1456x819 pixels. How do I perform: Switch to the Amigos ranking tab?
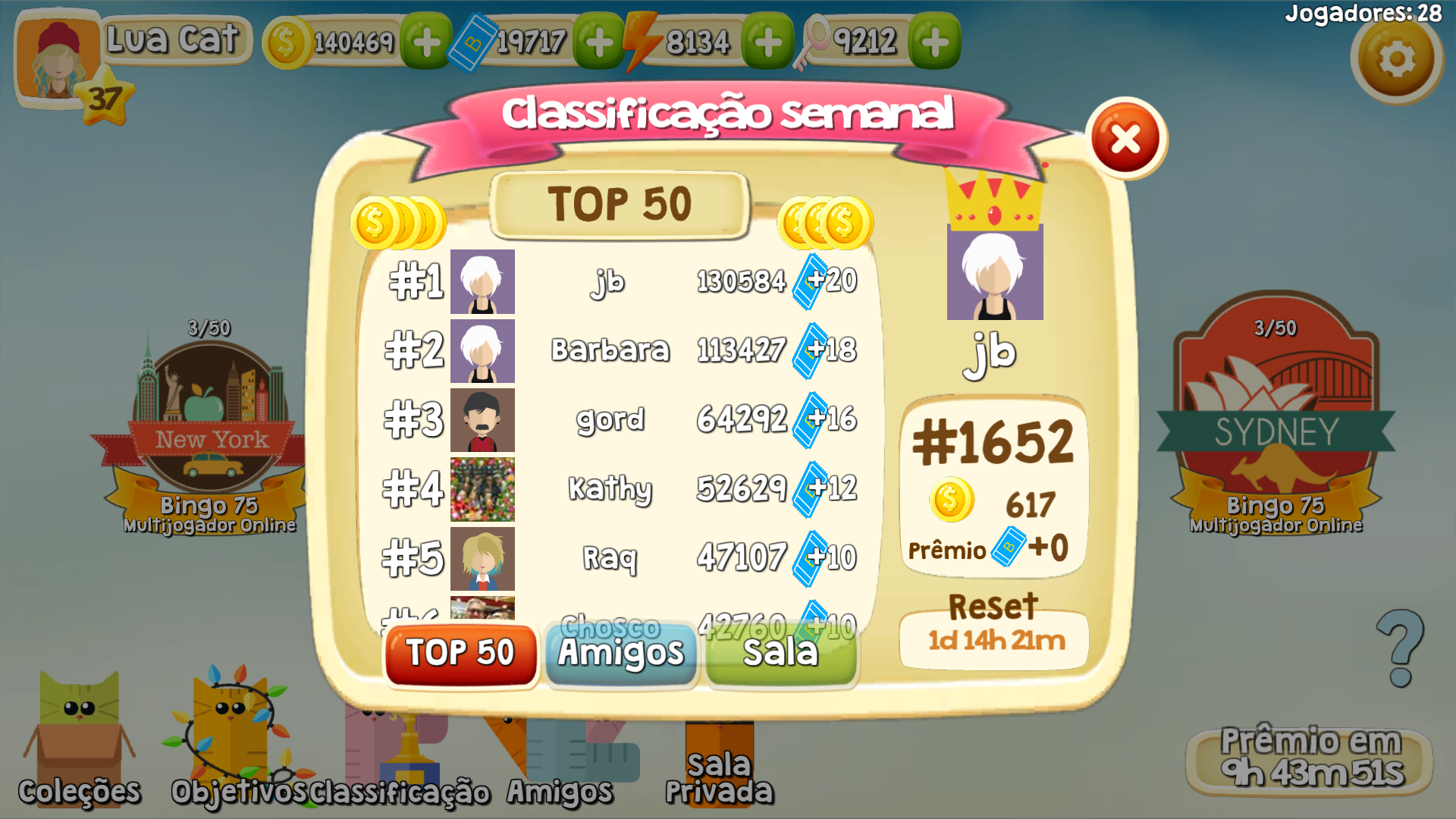coord(622,653)
